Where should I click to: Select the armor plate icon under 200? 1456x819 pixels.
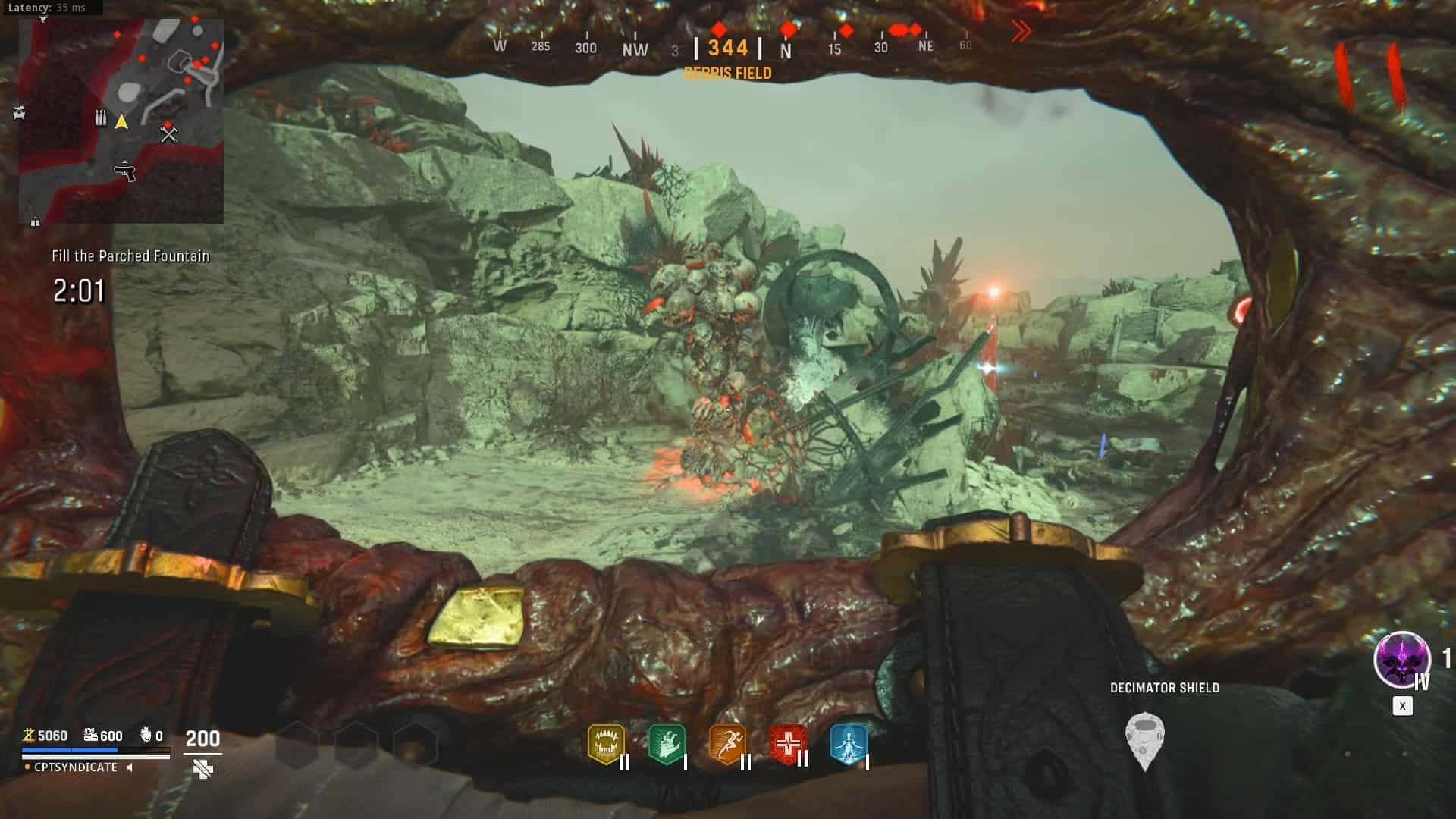click(202, 770)
